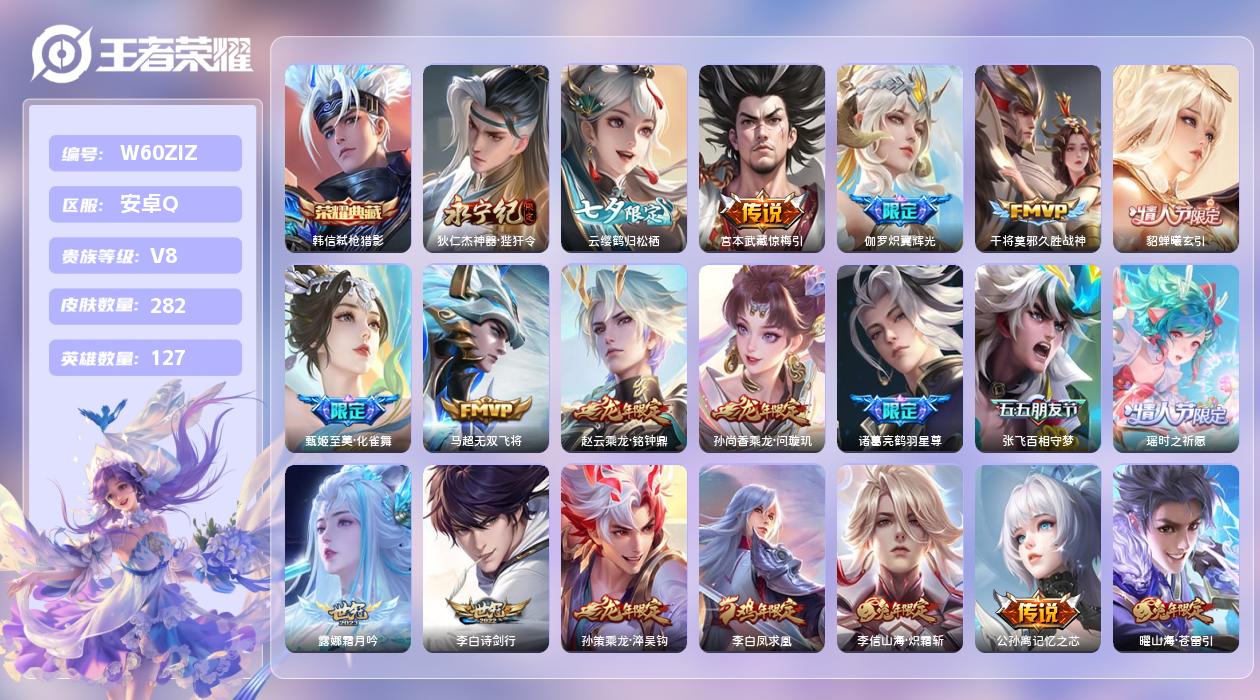Open the 曜山海·苍雷引 skin card
Screen dimensions: 1260x700
(1176, 558)
